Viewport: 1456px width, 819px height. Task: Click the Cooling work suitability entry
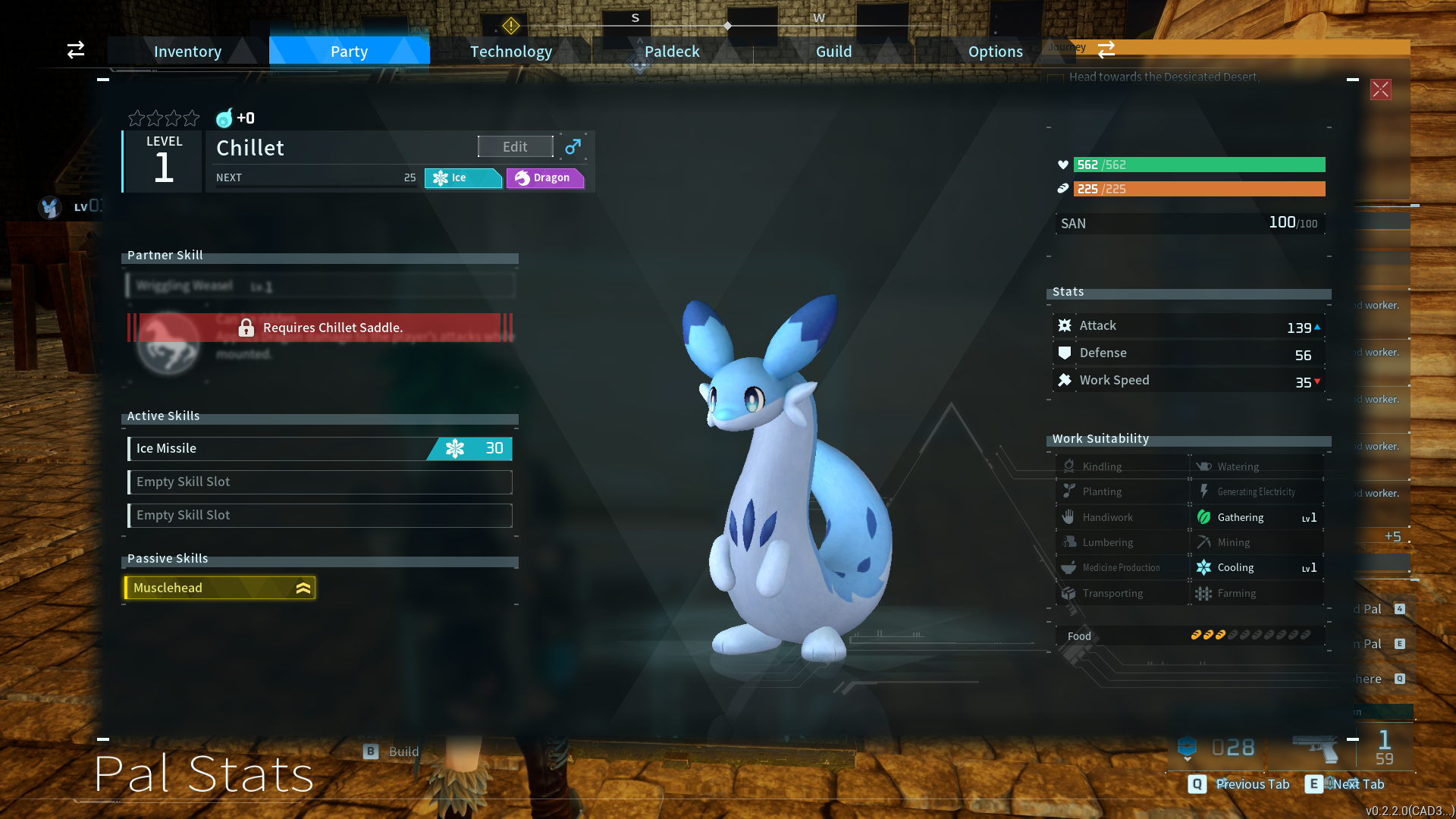point(1257,567)
